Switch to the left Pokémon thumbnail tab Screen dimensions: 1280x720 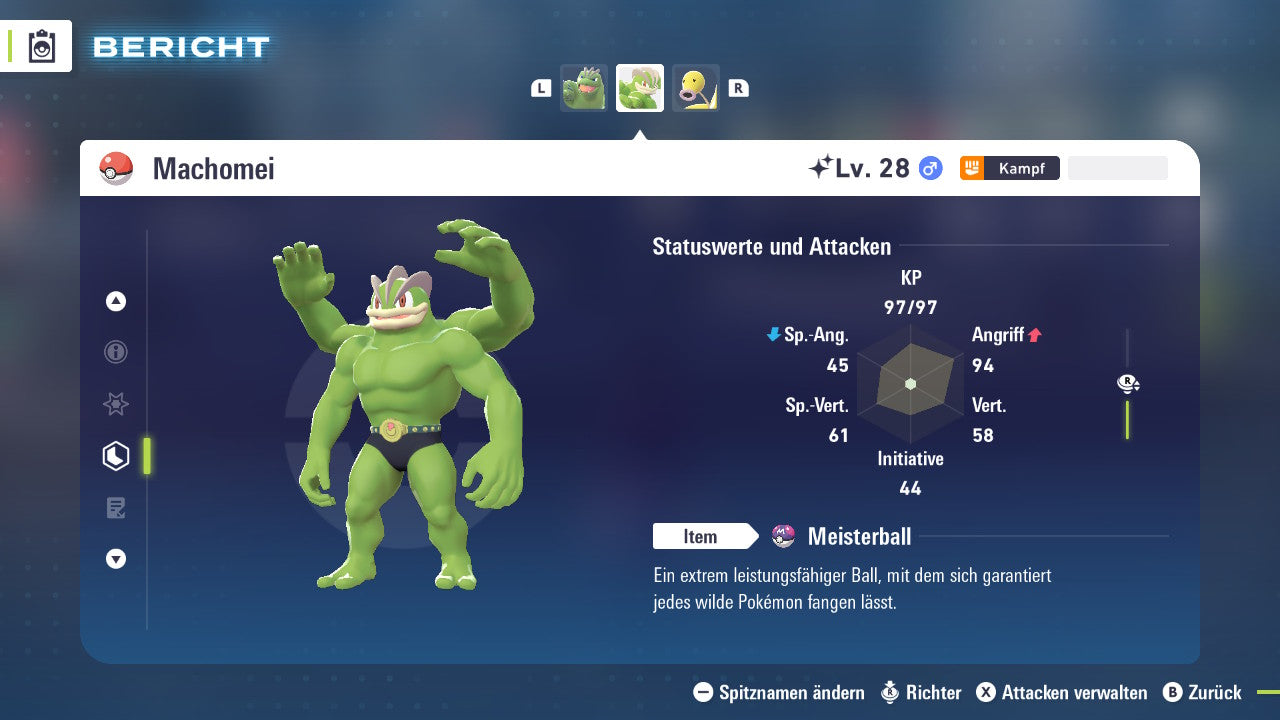[584, 87]
